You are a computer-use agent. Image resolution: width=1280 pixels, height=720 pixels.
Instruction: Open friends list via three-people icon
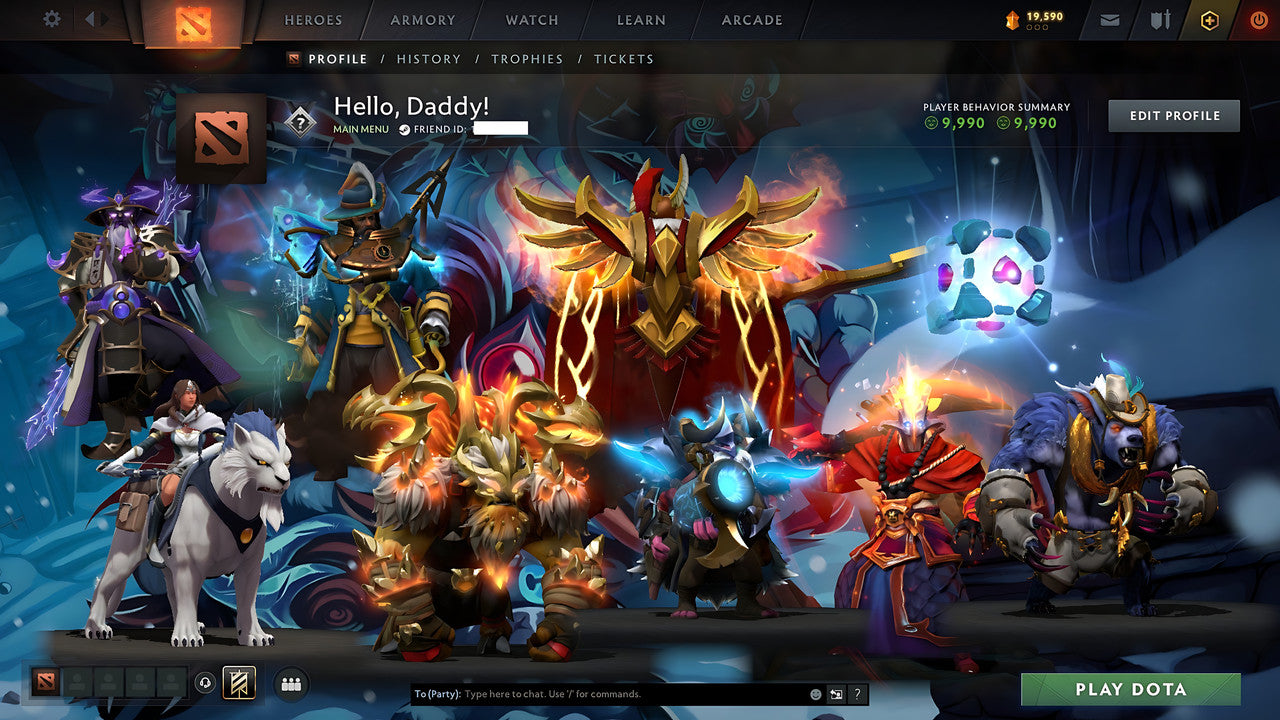click(x=290, y=683)
